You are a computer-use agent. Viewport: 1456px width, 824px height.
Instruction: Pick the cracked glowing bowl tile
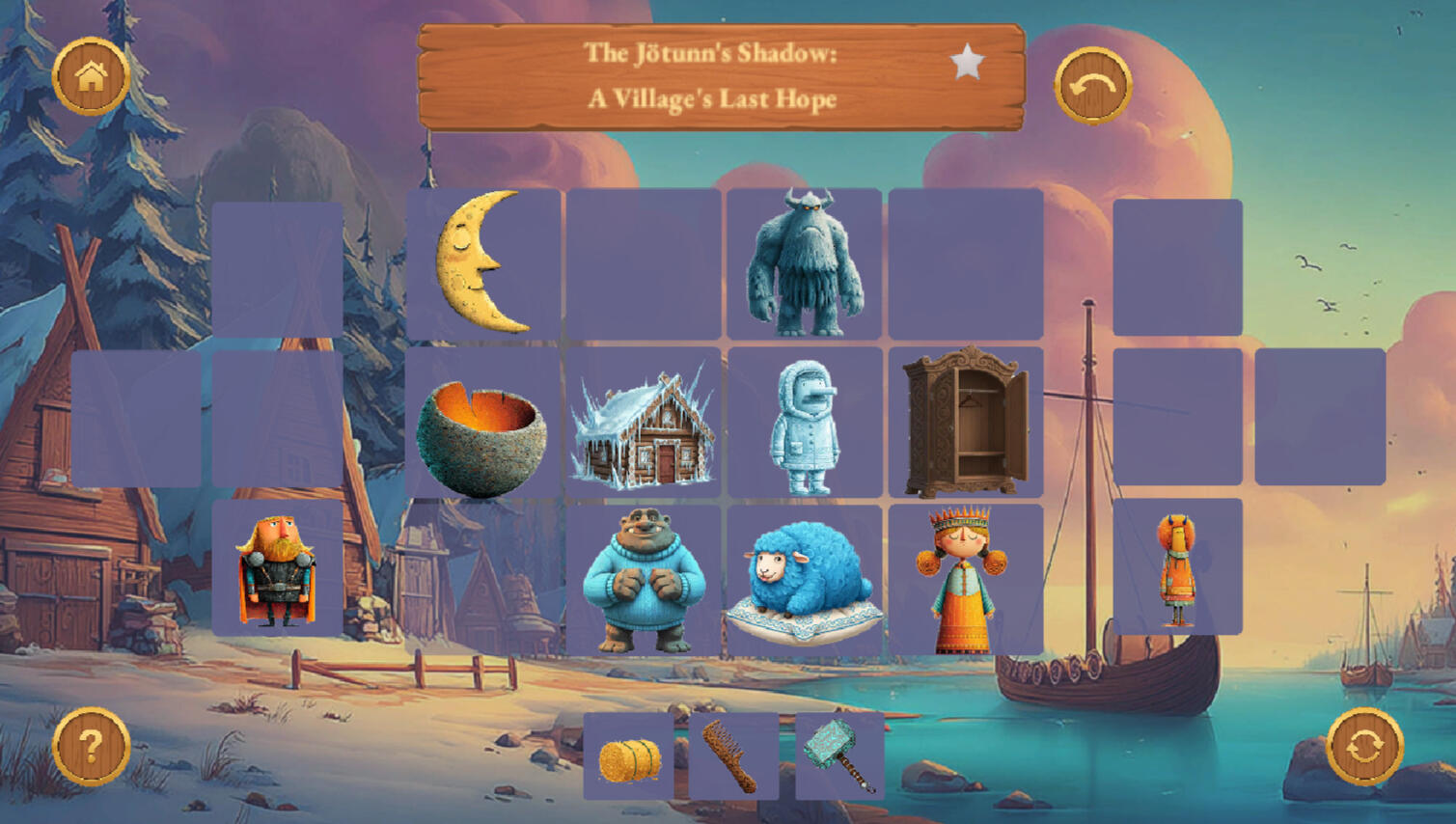[x=481, y=423]
